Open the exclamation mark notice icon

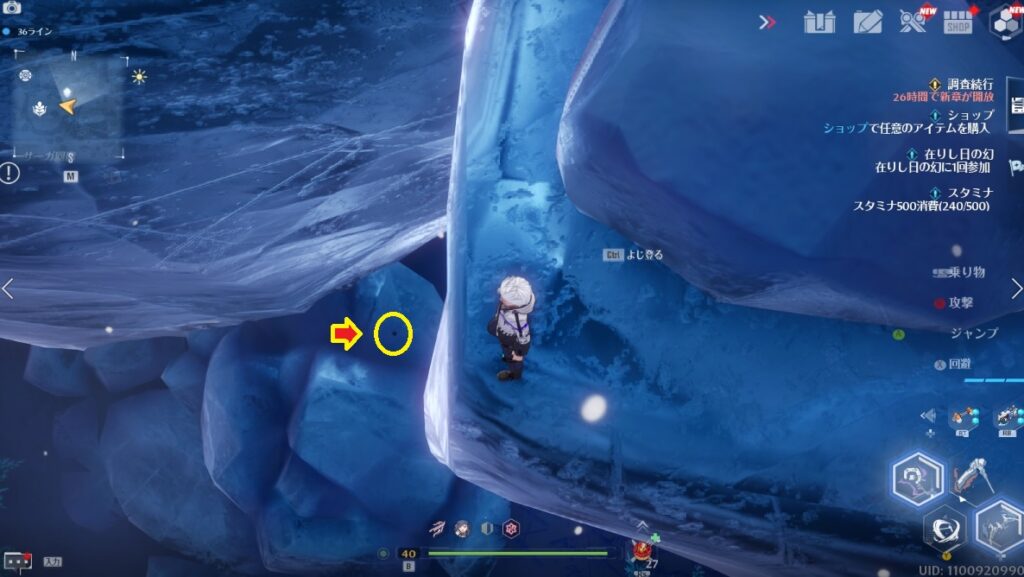point(10,173)
